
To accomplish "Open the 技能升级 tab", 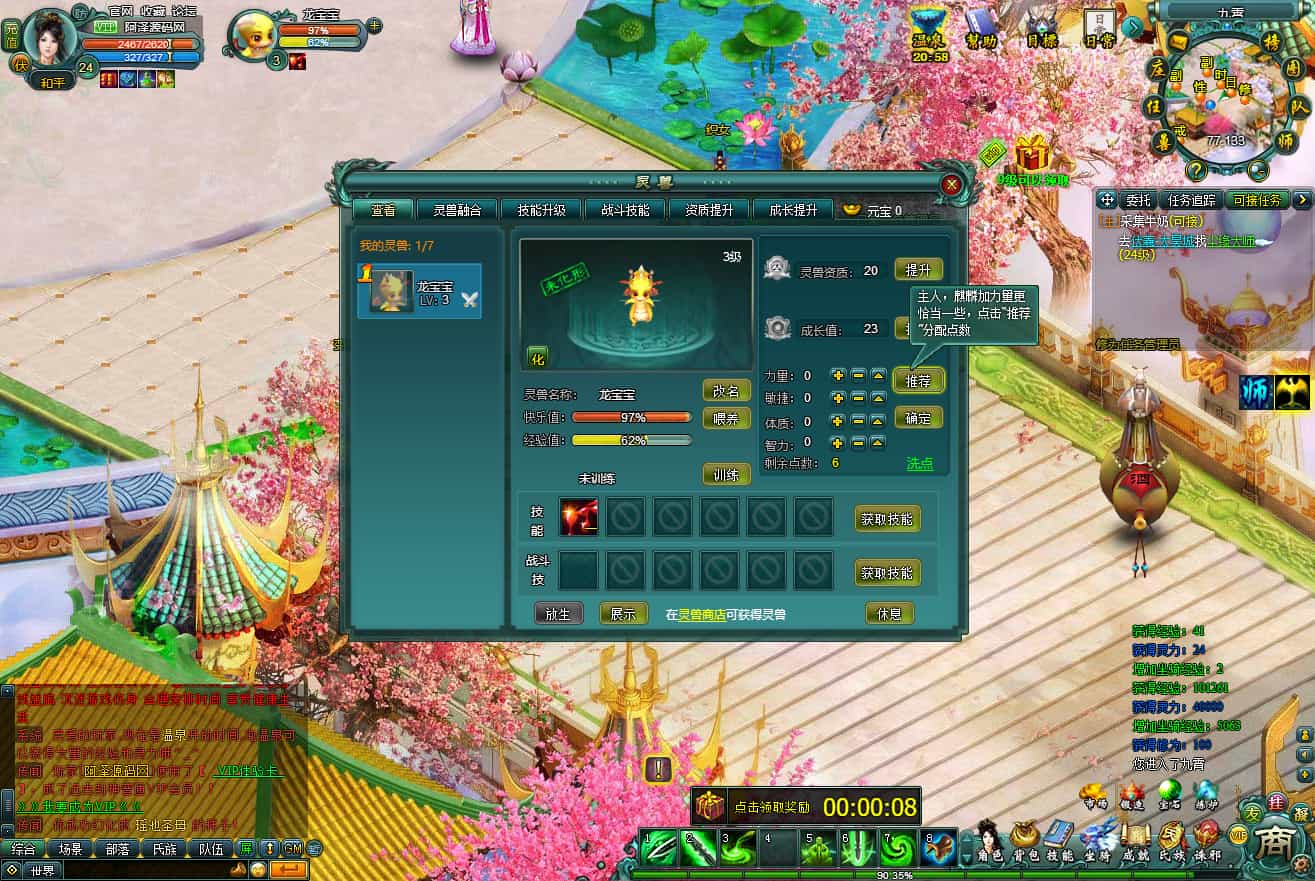I will click(x=541, y=210).
